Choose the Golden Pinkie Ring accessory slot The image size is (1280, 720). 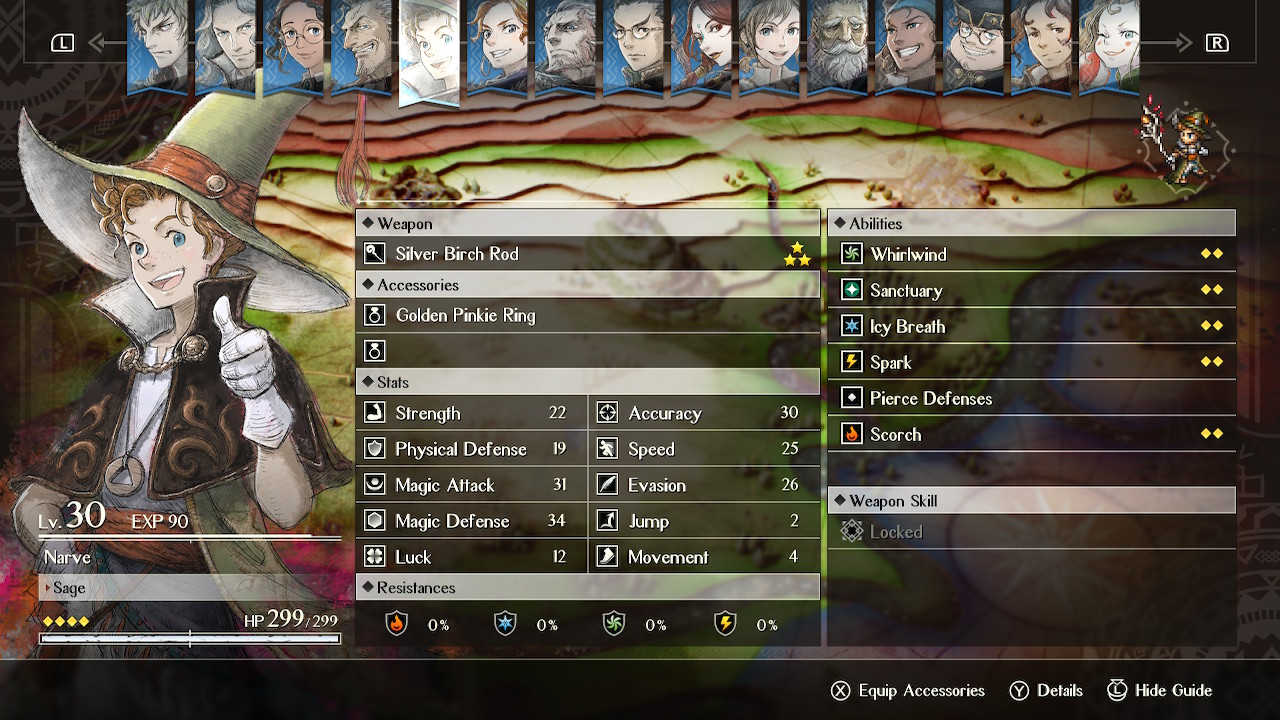coord(587,315)
